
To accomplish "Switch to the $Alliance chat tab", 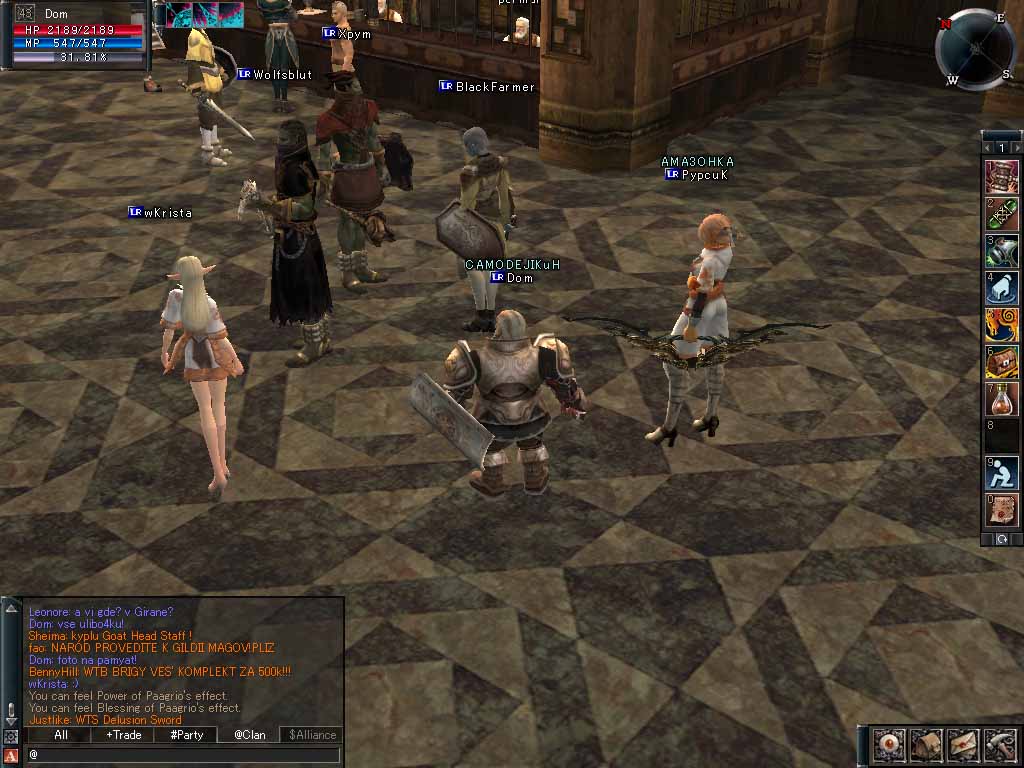I will (x=312, y=735).
